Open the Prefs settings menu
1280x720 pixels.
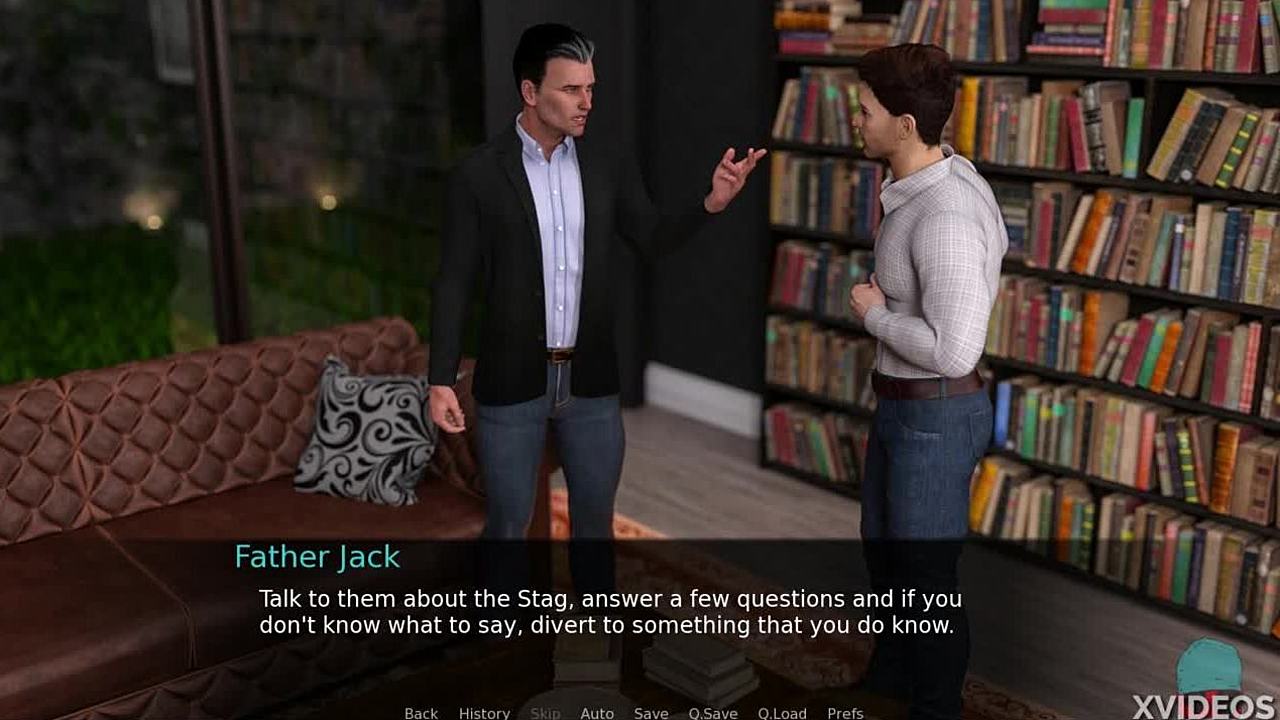845,712
